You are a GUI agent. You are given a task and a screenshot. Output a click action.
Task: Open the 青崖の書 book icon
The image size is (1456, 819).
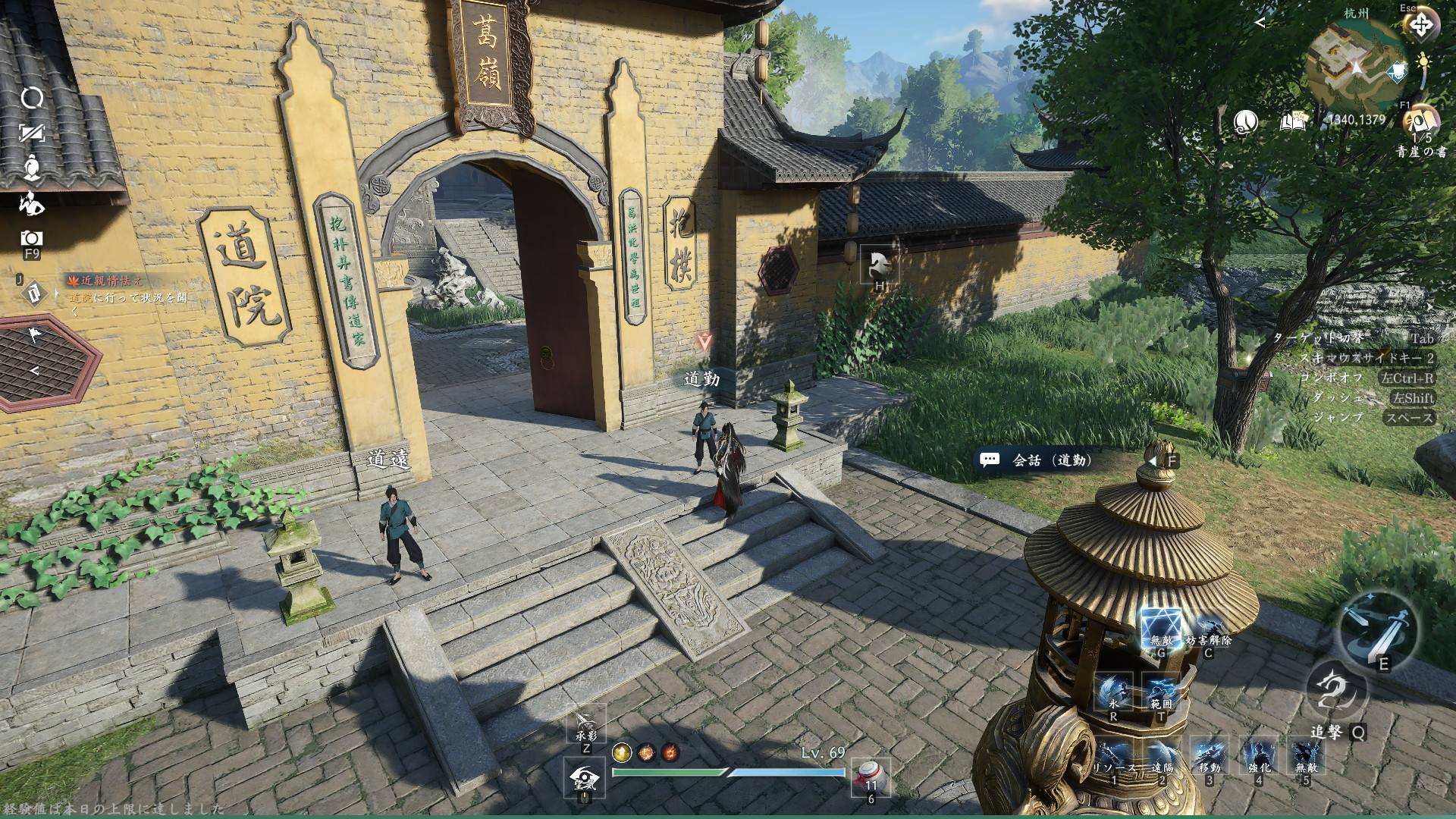click(1421, 120)
